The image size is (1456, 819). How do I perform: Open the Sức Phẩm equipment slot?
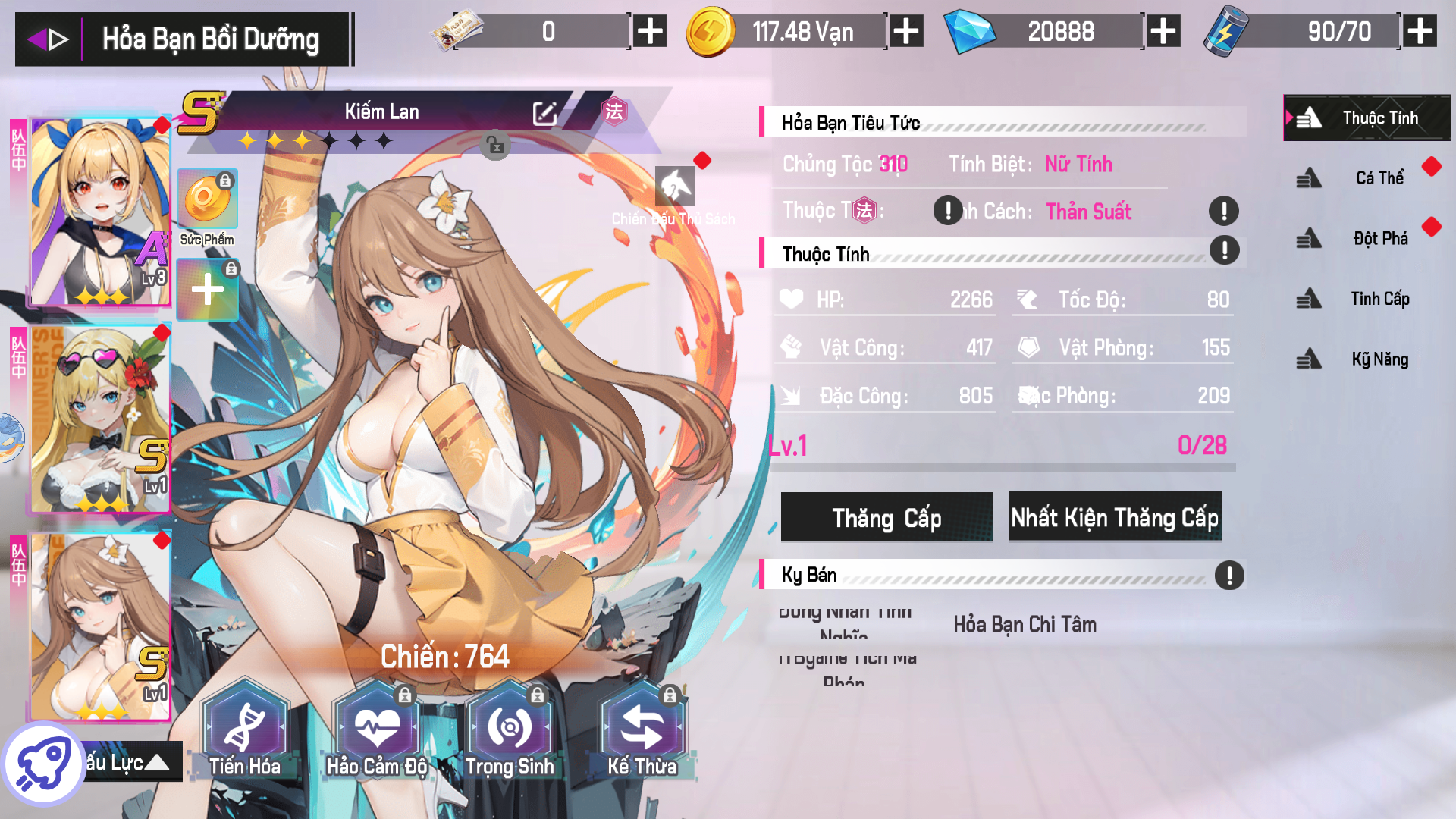[x=206, y=199]
